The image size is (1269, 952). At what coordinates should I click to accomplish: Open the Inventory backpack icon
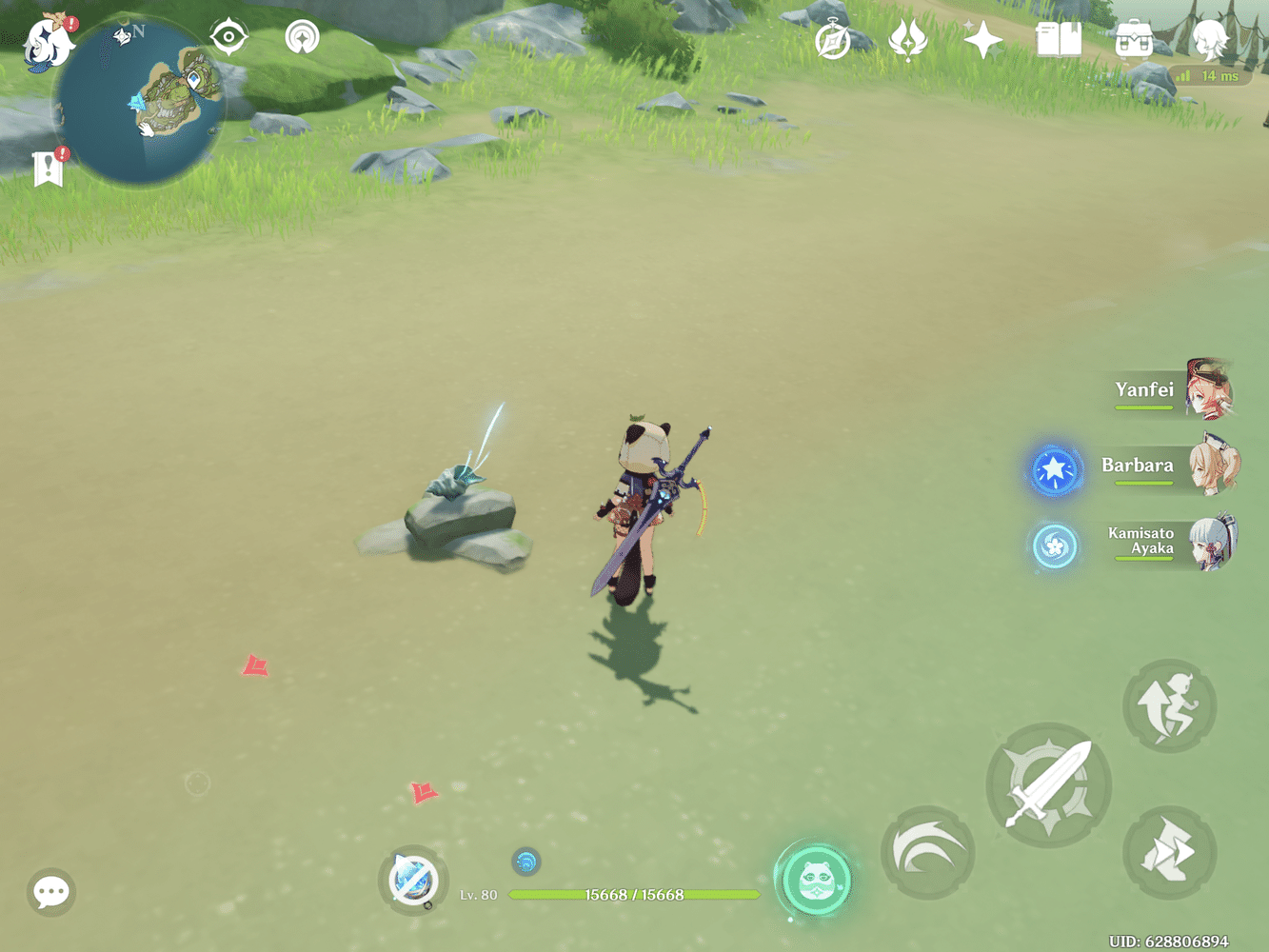(x=1133, y=40)
